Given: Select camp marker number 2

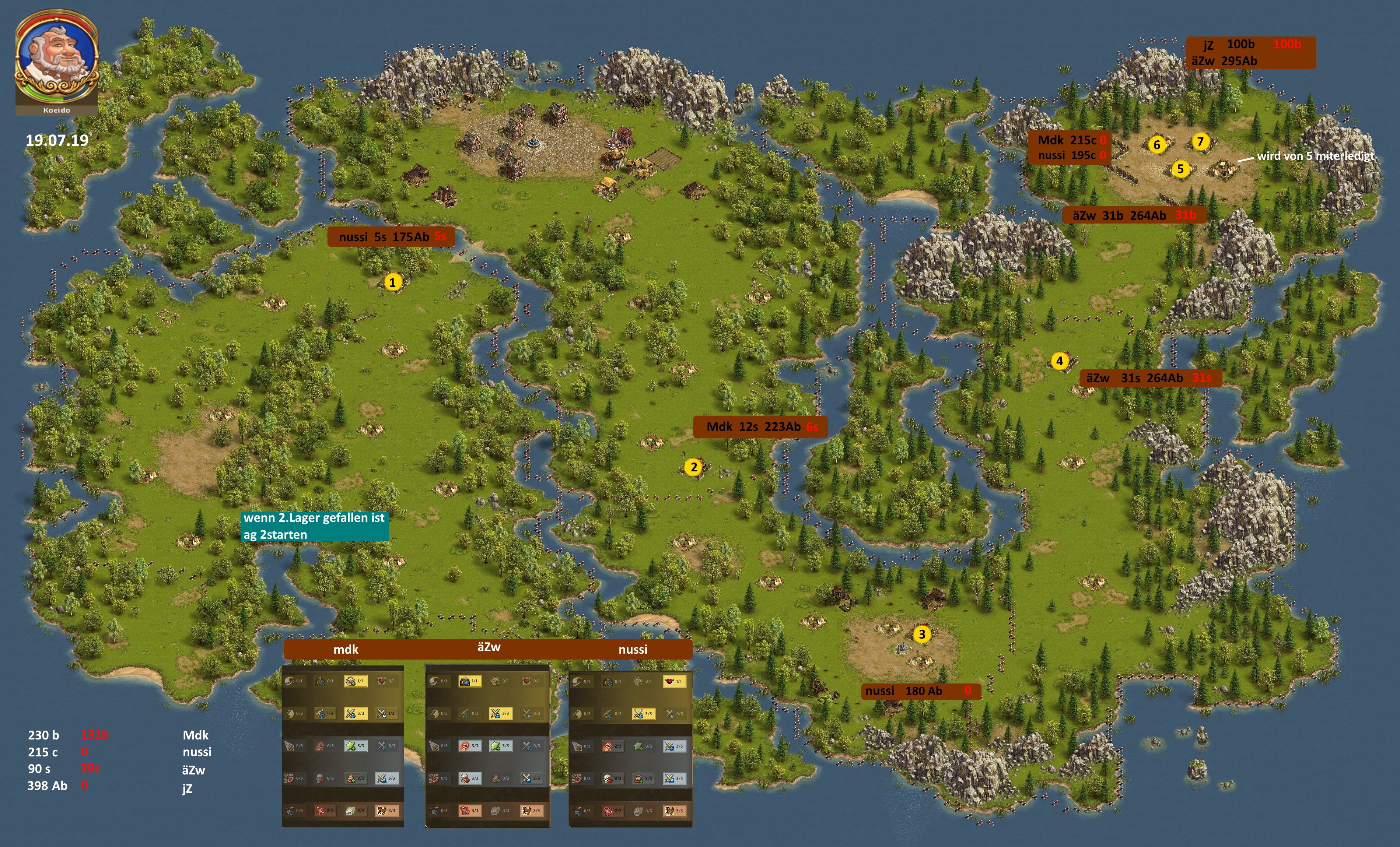Looking at the screenshot, I should tap(693, 468).
